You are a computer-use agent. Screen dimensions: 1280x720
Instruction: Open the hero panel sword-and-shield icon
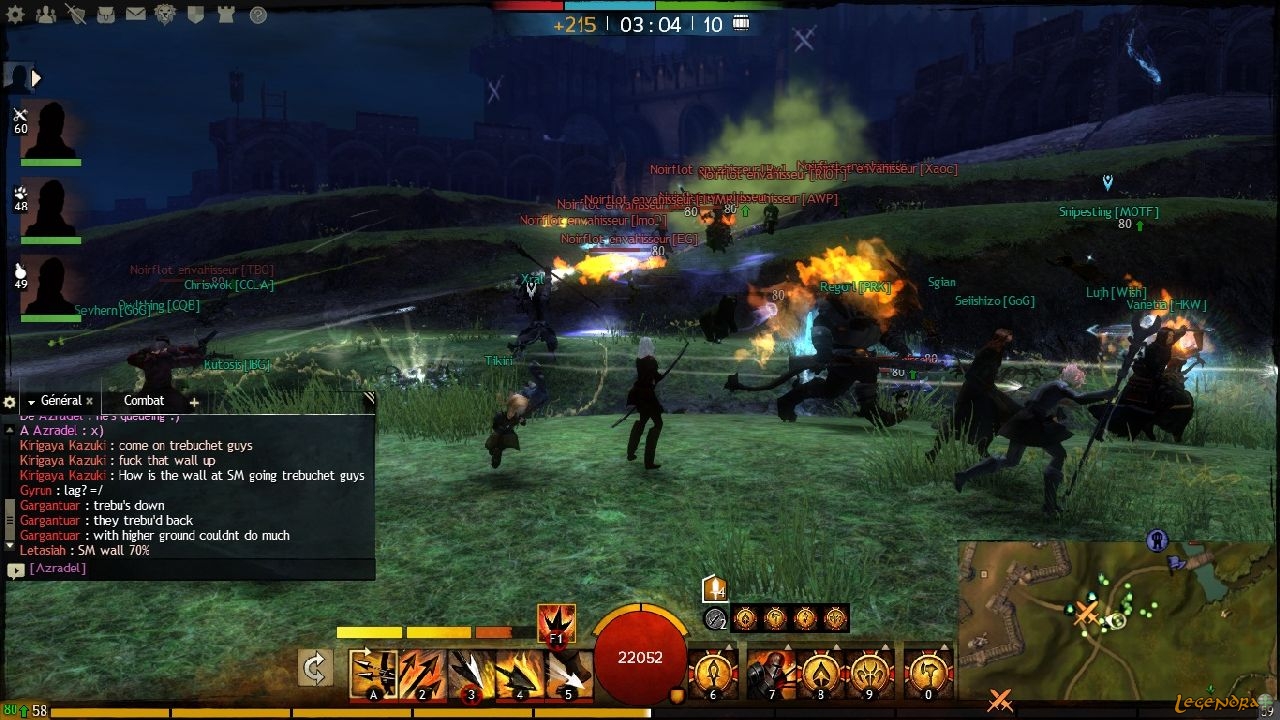point(75,13)
